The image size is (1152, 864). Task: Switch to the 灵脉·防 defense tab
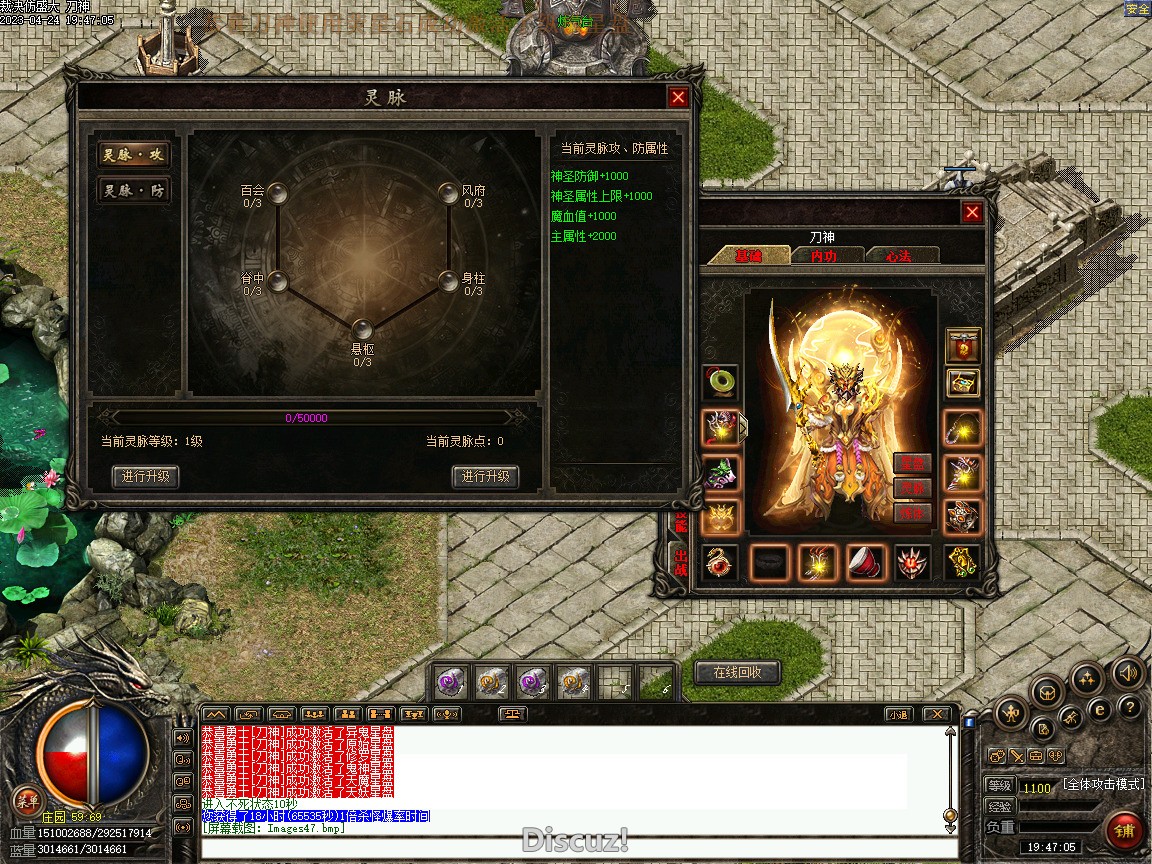[x=133, y=191]
